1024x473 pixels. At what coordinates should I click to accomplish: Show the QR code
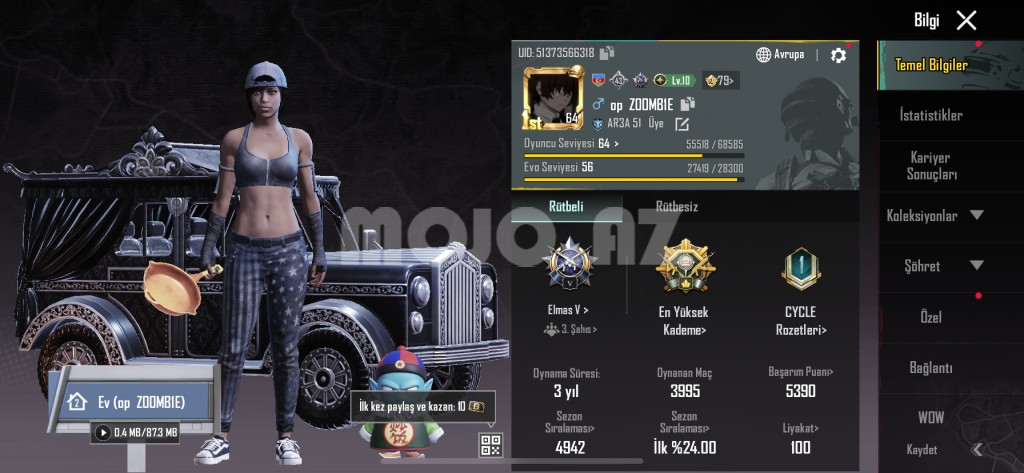coord(490,445)
